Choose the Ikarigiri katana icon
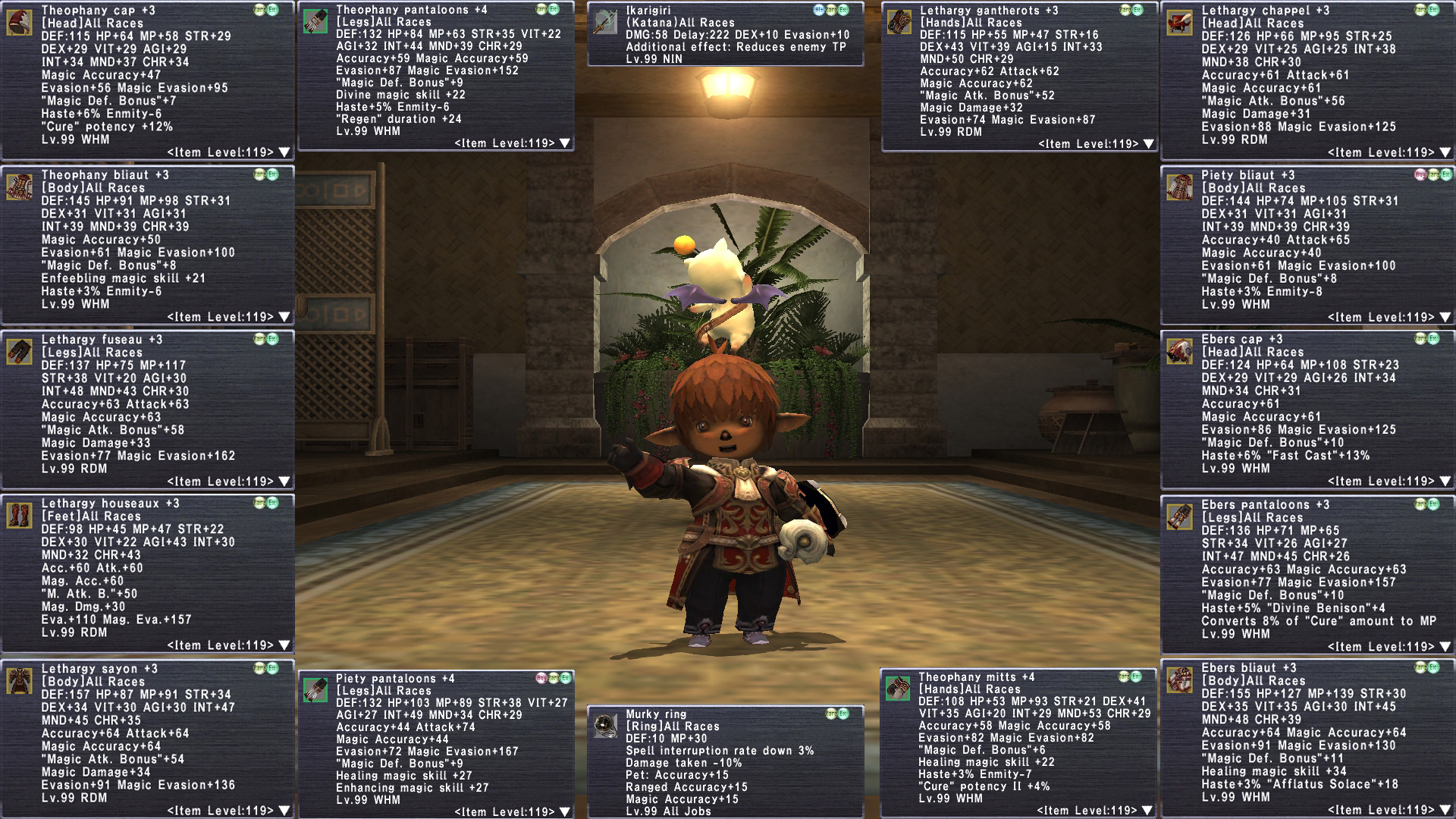This screenshot has height=819, width=1456. [604, 23]
